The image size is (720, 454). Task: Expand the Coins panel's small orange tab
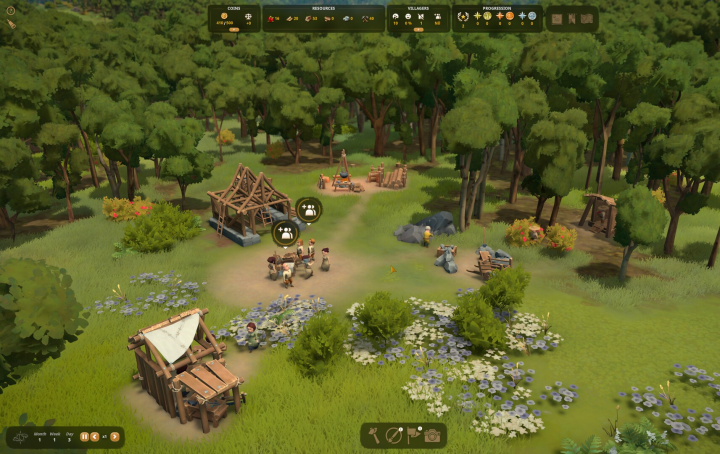(234, 30)
